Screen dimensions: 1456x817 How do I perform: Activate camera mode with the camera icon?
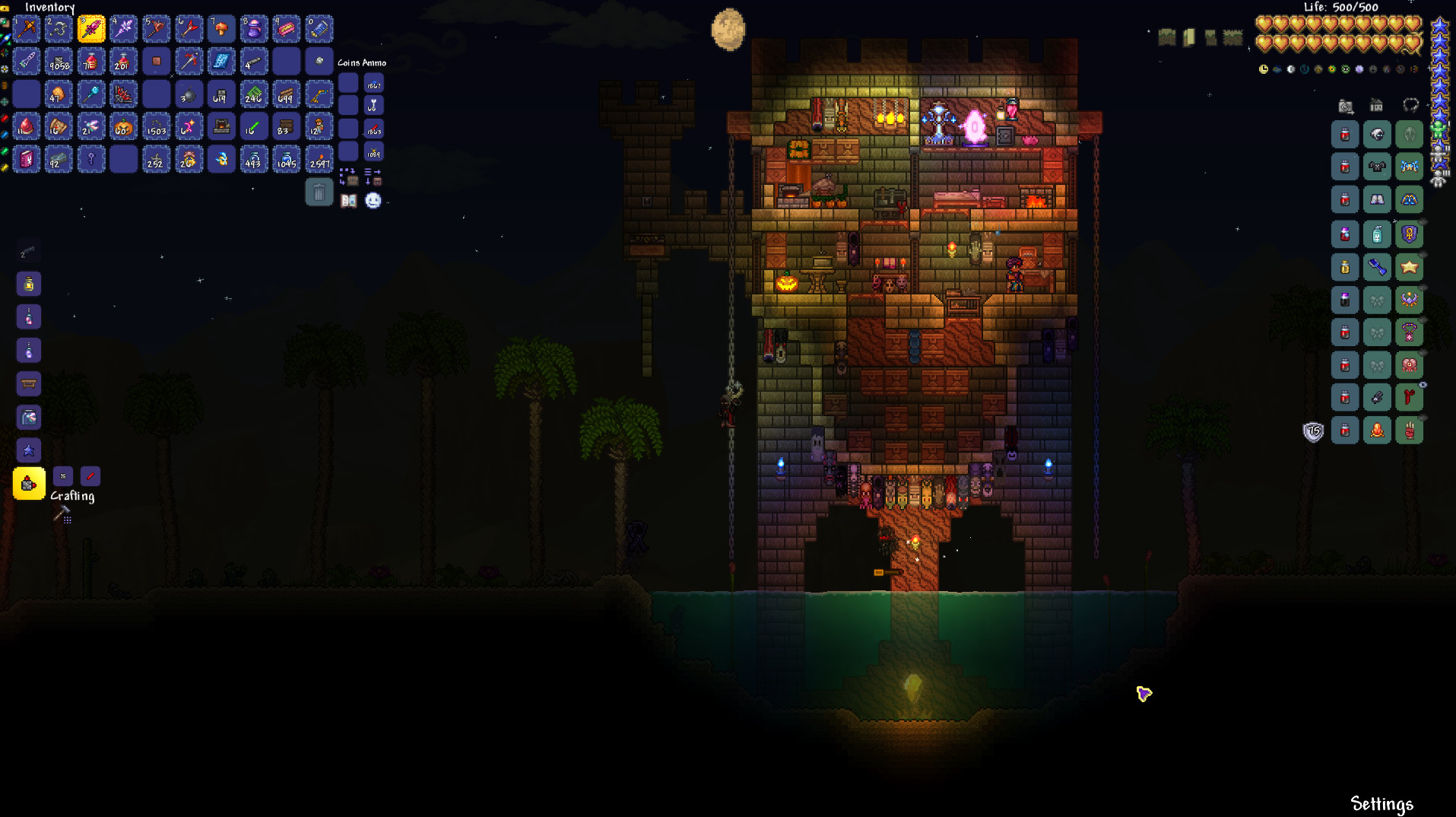pos(1346,106)
